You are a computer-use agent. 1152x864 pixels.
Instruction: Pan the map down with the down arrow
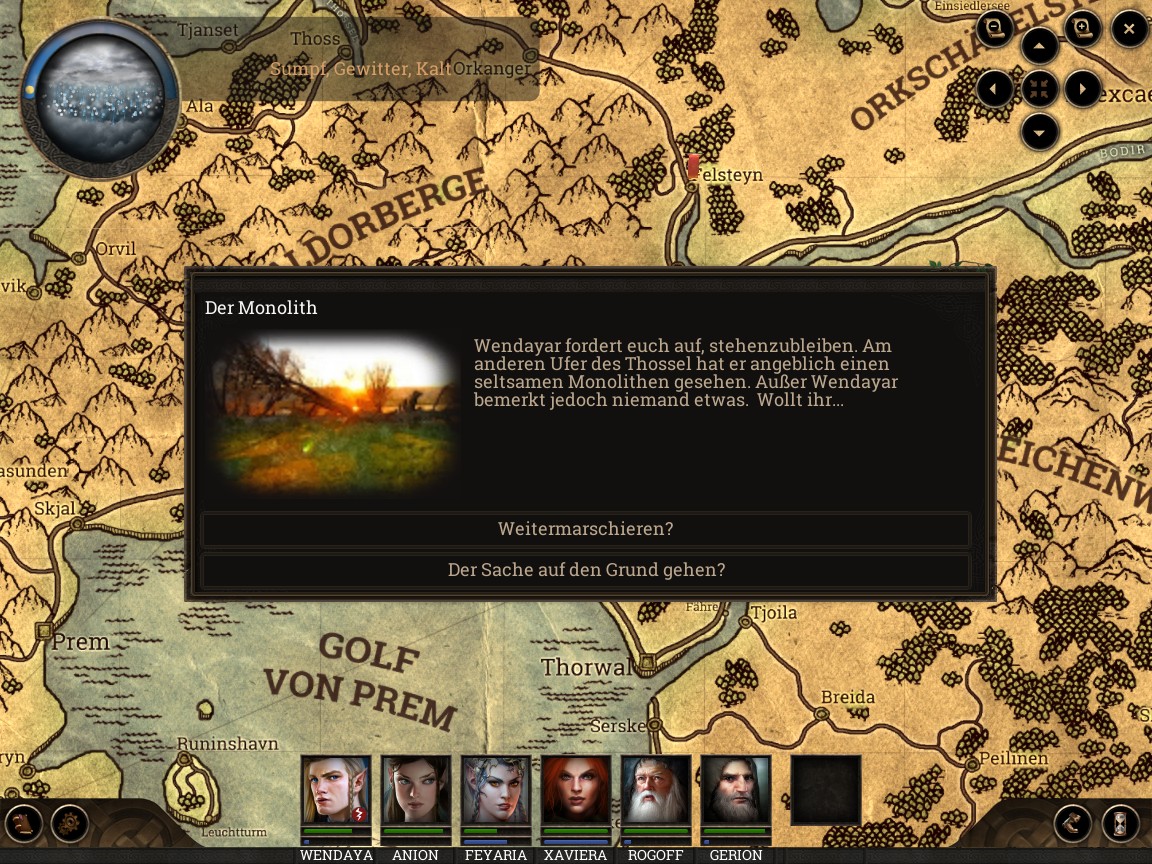point(1040,132)
